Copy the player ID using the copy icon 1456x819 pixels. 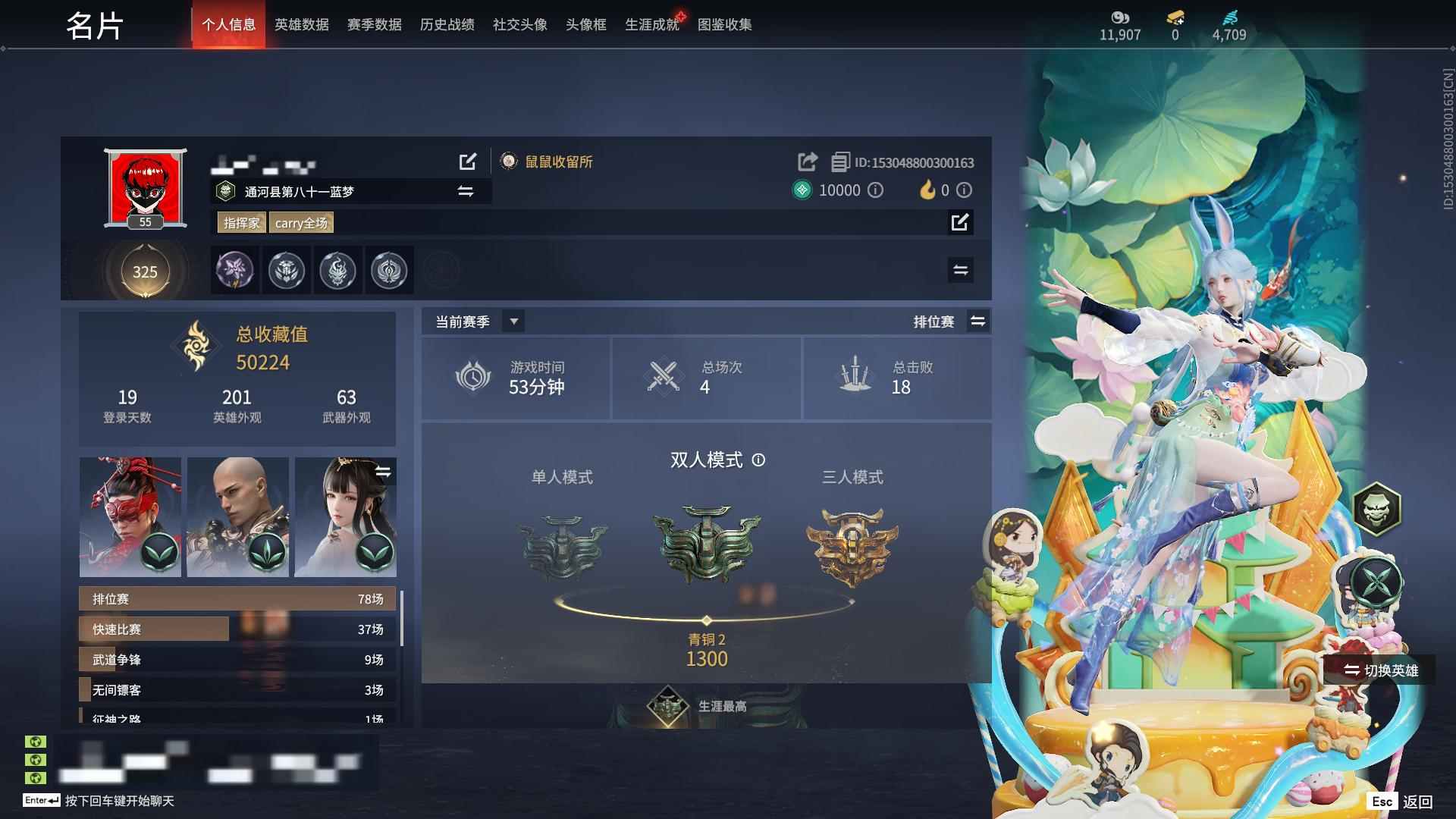tap(839, 162)
